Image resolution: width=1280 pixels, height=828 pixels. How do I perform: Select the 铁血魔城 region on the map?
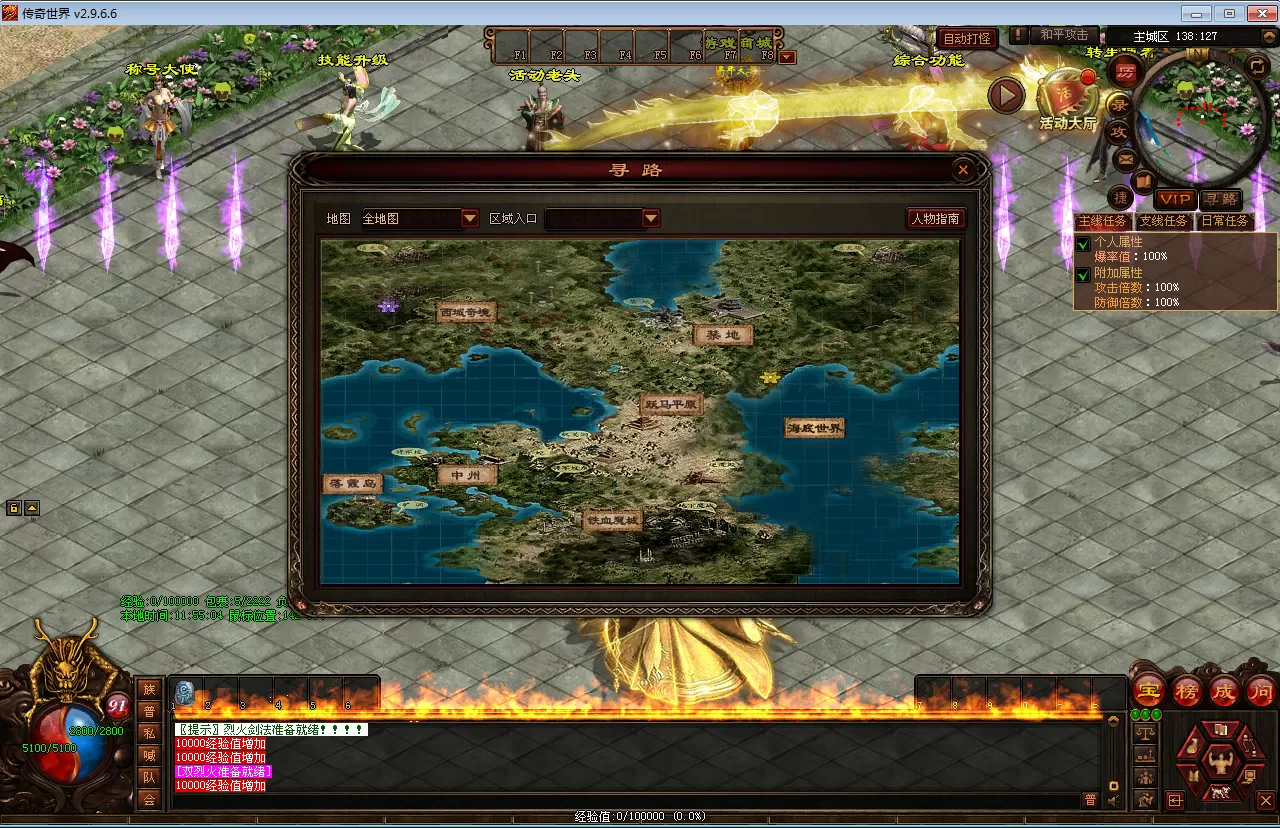pyautogui.click(x=613, y=520)
